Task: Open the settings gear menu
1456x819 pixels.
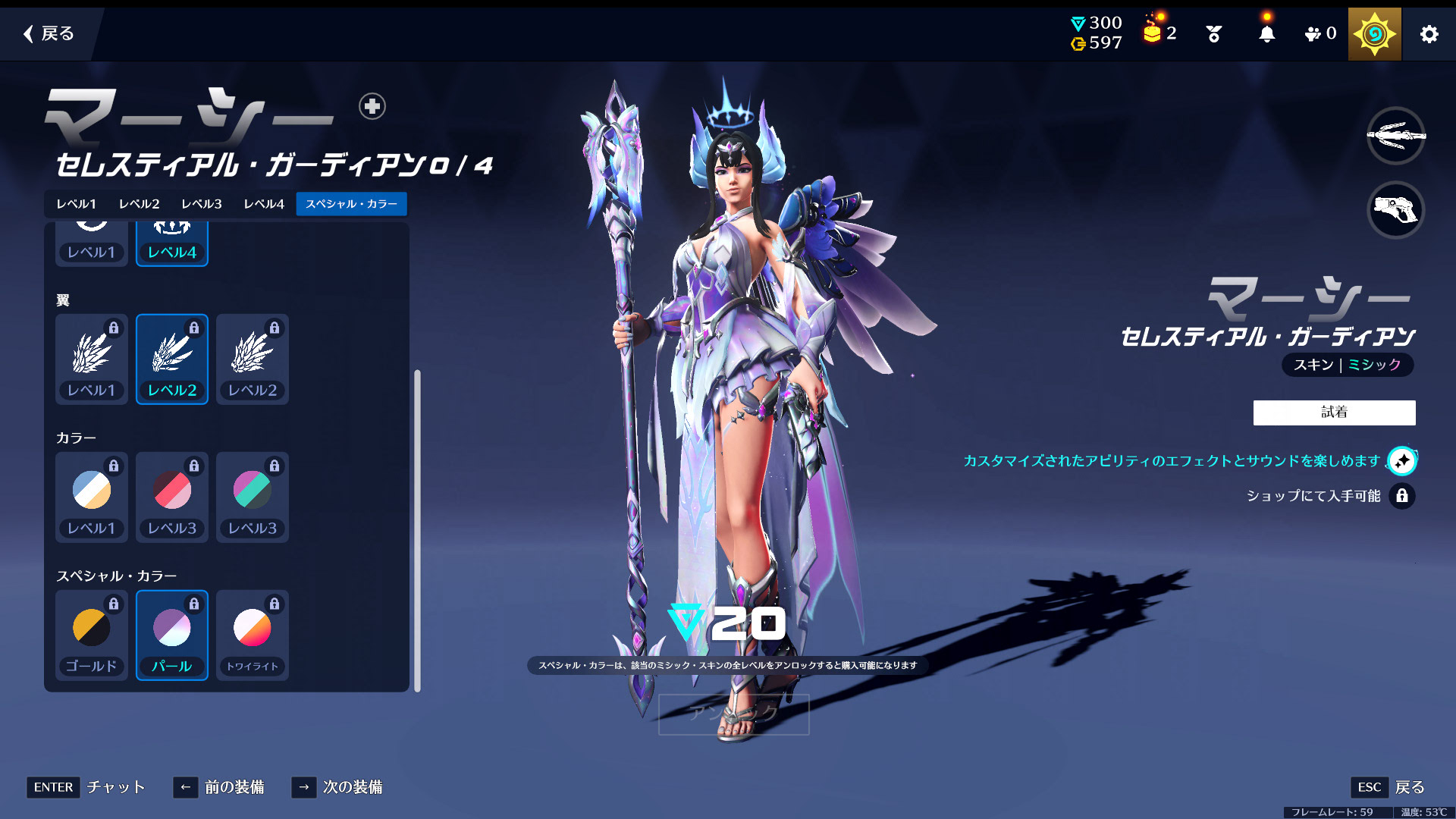Action: [x=1429, y=34]
